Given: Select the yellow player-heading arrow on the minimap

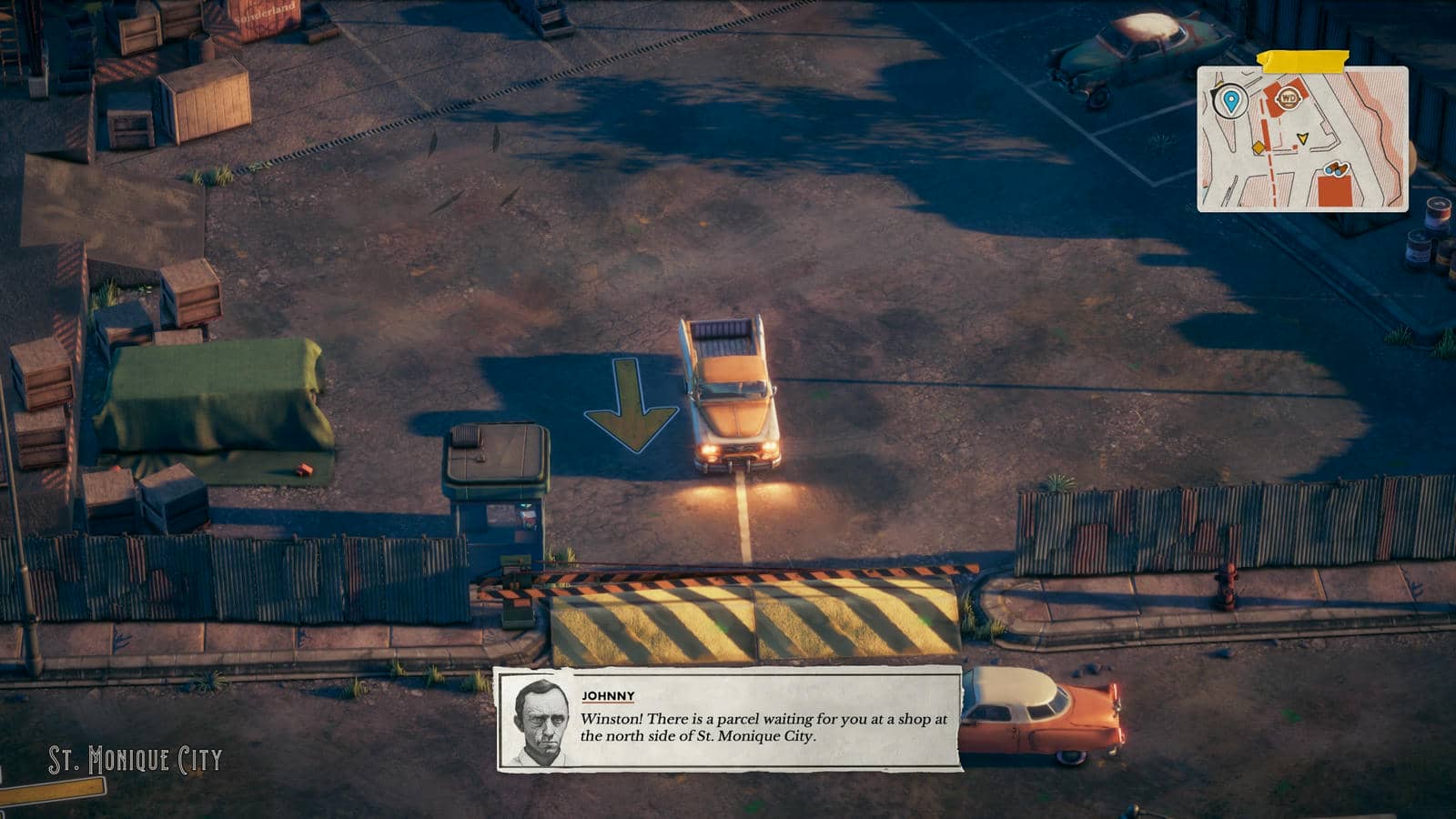Looking at the screenshot, I should pyautogui.click(x=1303, y=138).
